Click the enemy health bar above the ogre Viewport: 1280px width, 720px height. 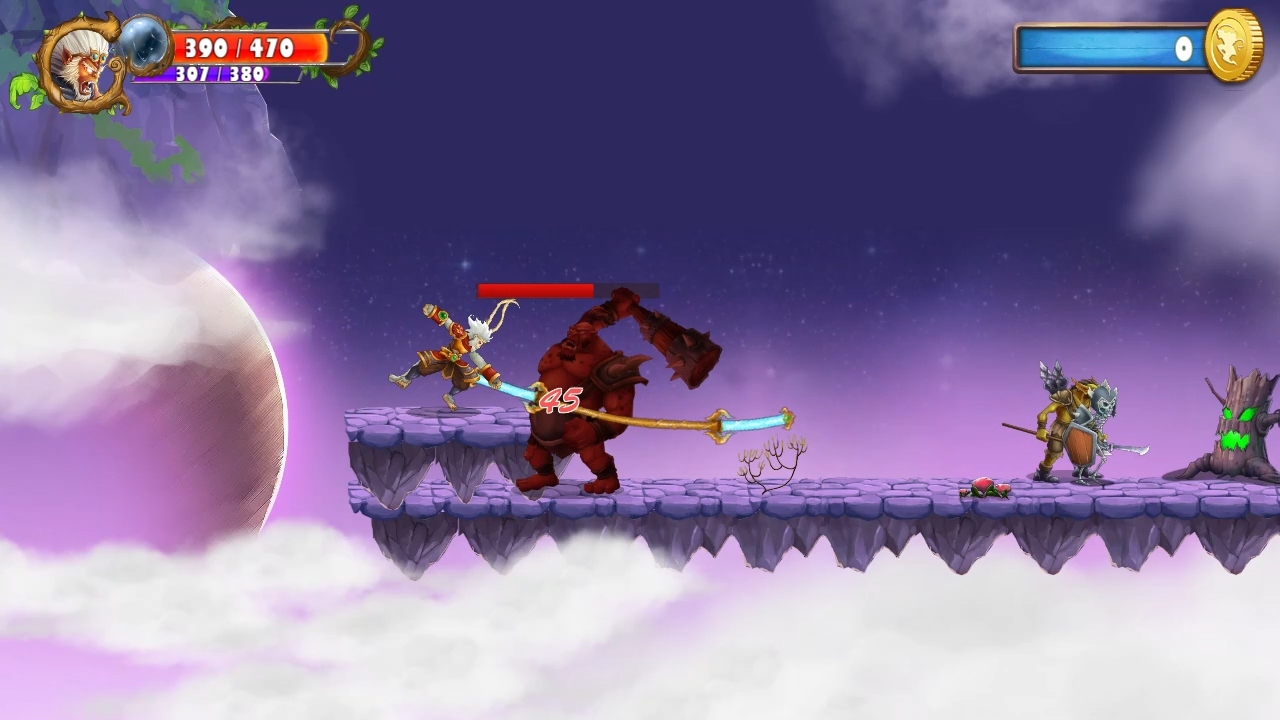pyautogui.click(x=535, y=291)
